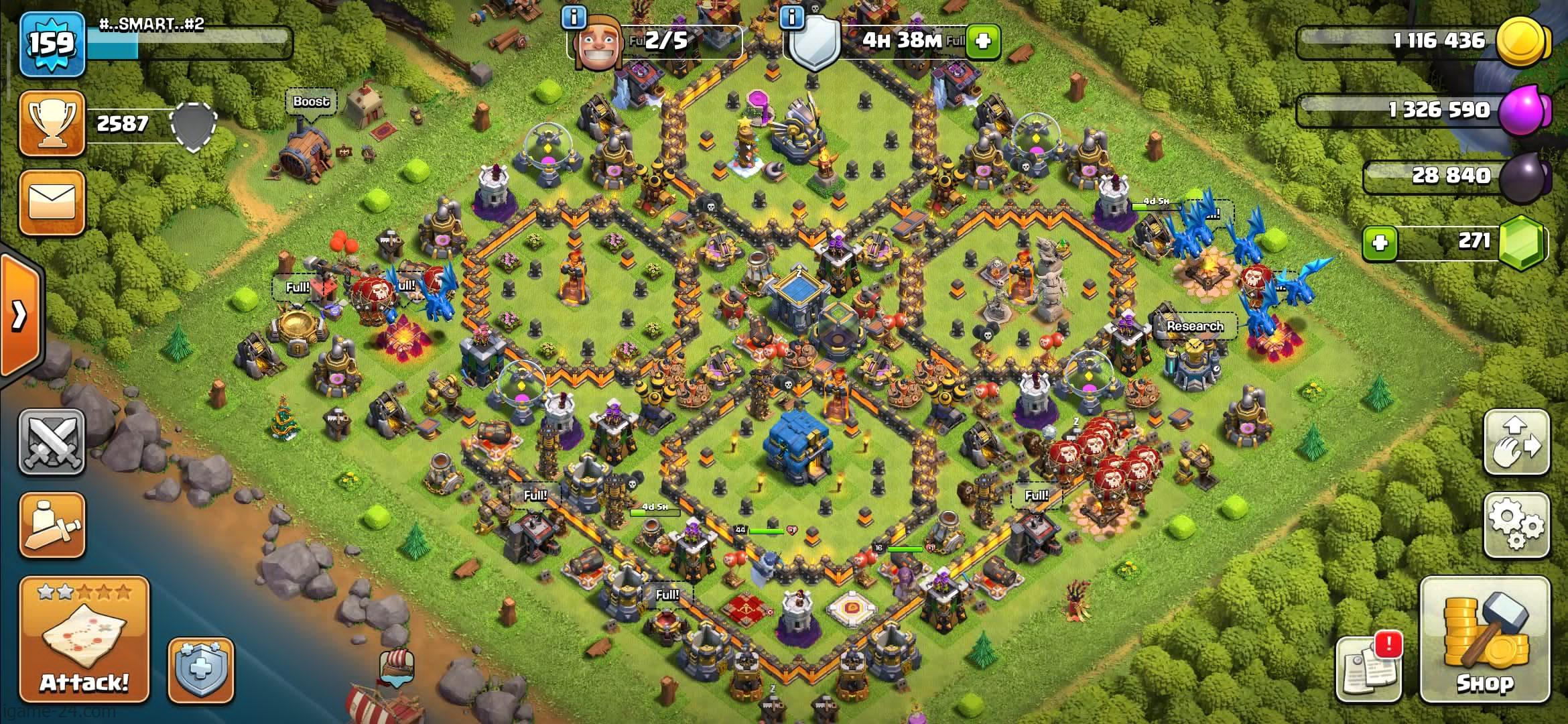1568x724 pixels.
Task: Open the Research bubble on the laboratory
Action: [x=1195, y=326]
